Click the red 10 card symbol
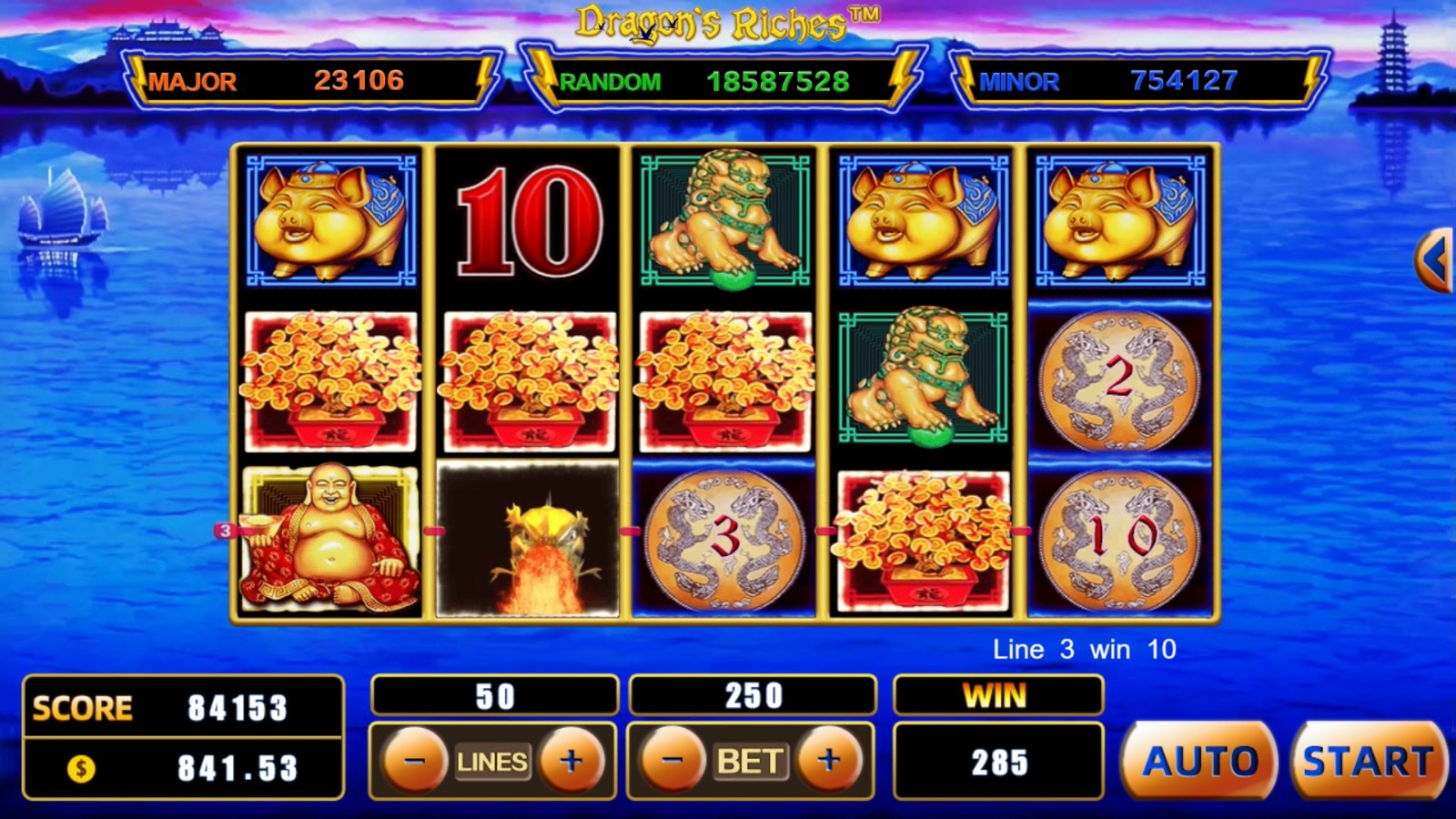1456x819 pixels. point(528,223)
